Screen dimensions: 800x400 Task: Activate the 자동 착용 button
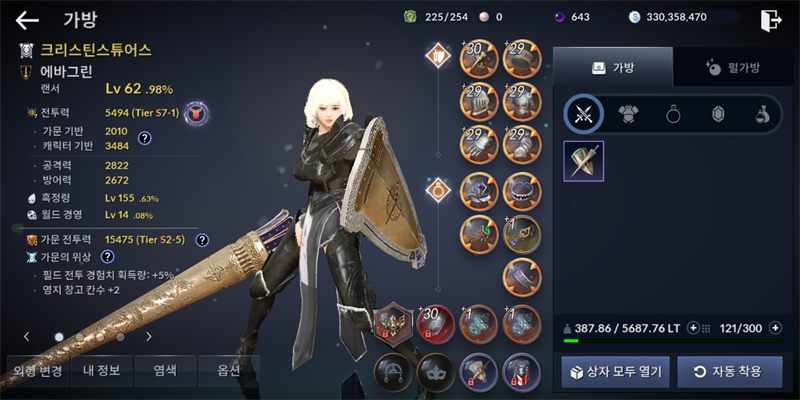(x=727, y=371)
